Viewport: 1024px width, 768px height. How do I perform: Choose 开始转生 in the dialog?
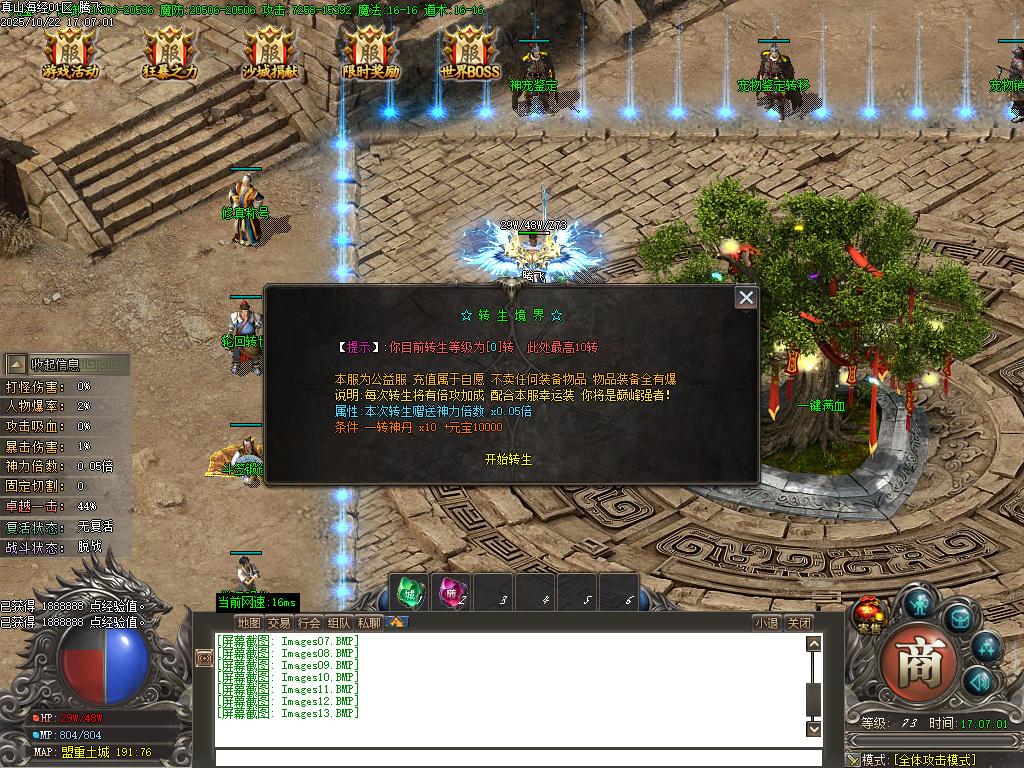pos(508,459)
